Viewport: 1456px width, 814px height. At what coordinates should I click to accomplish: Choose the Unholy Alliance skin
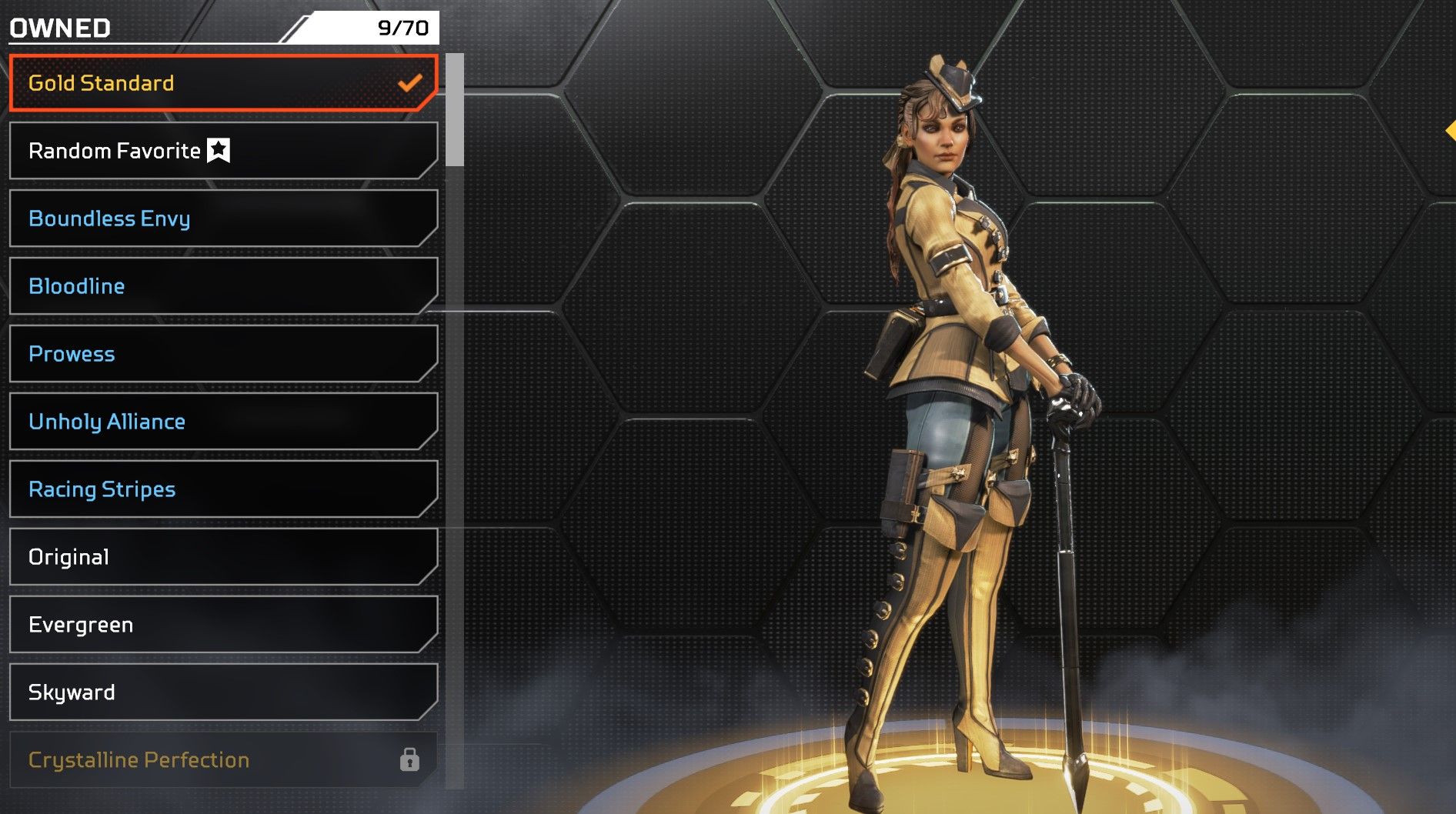(223, 422)
